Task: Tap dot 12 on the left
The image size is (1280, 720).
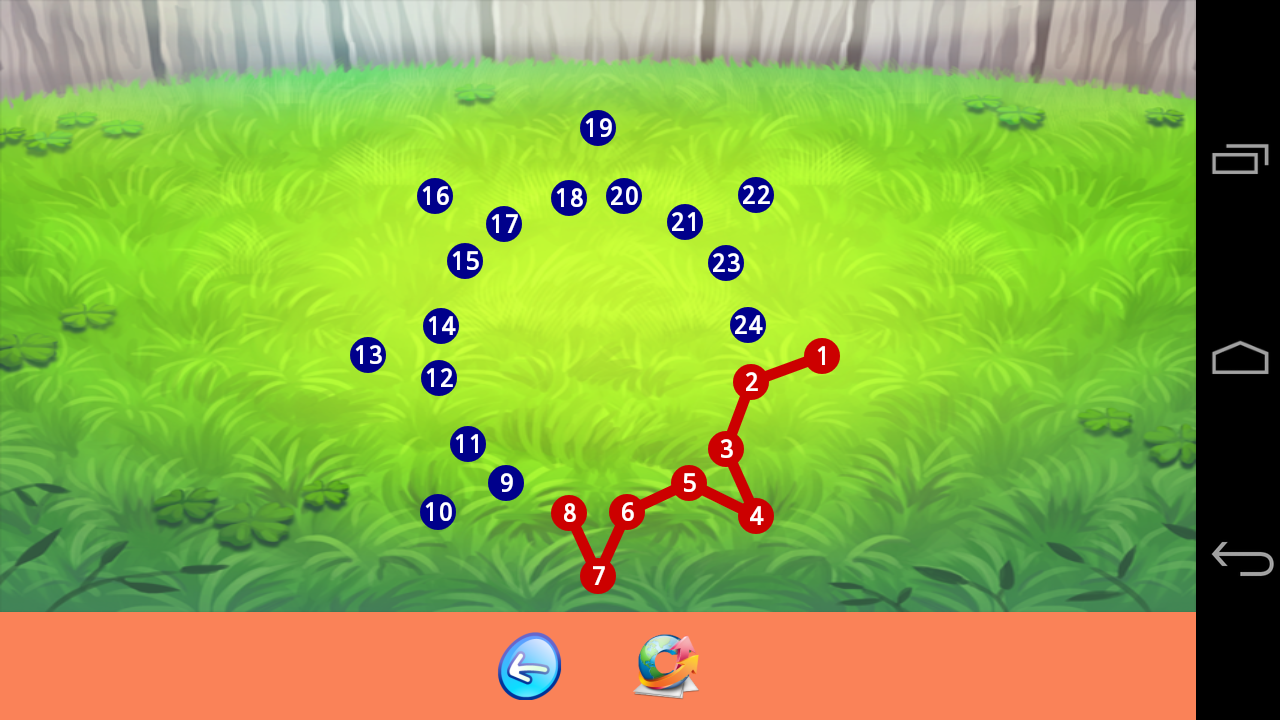Action: (x=437, y=378)
